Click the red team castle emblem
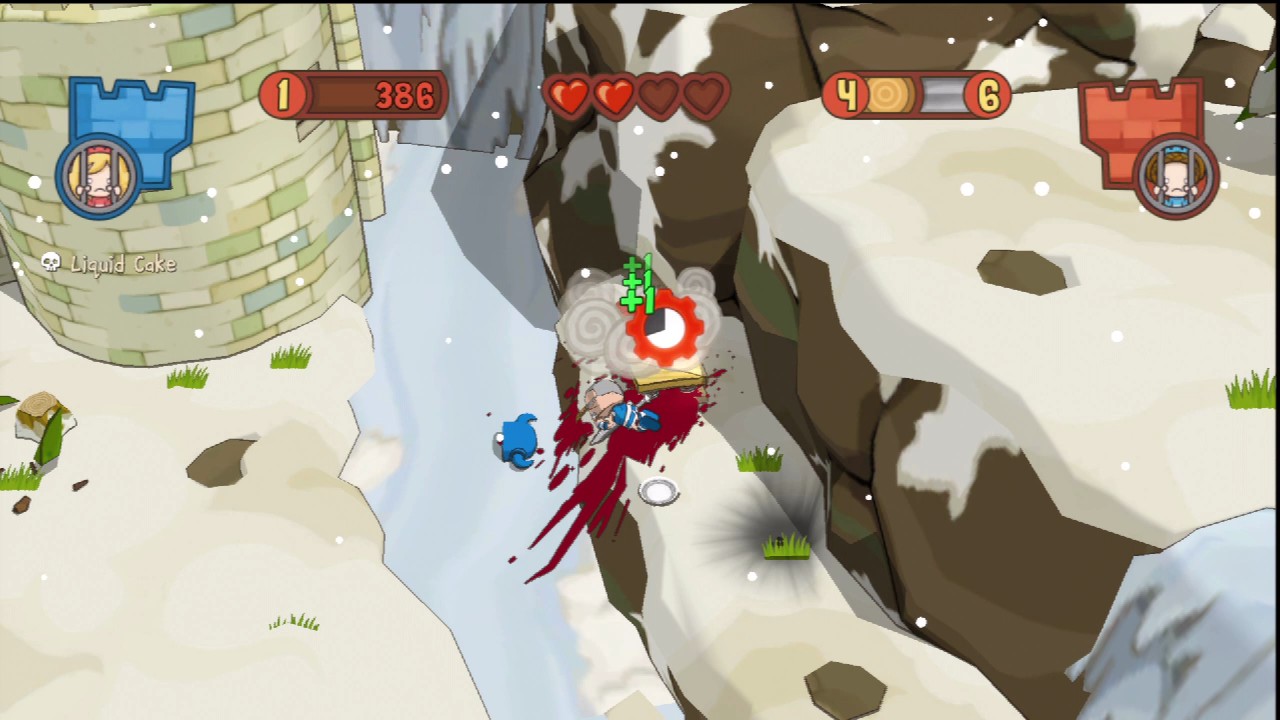Image resolution: width=1280 pixels, height=720 pixels. tap(1136, 115)
